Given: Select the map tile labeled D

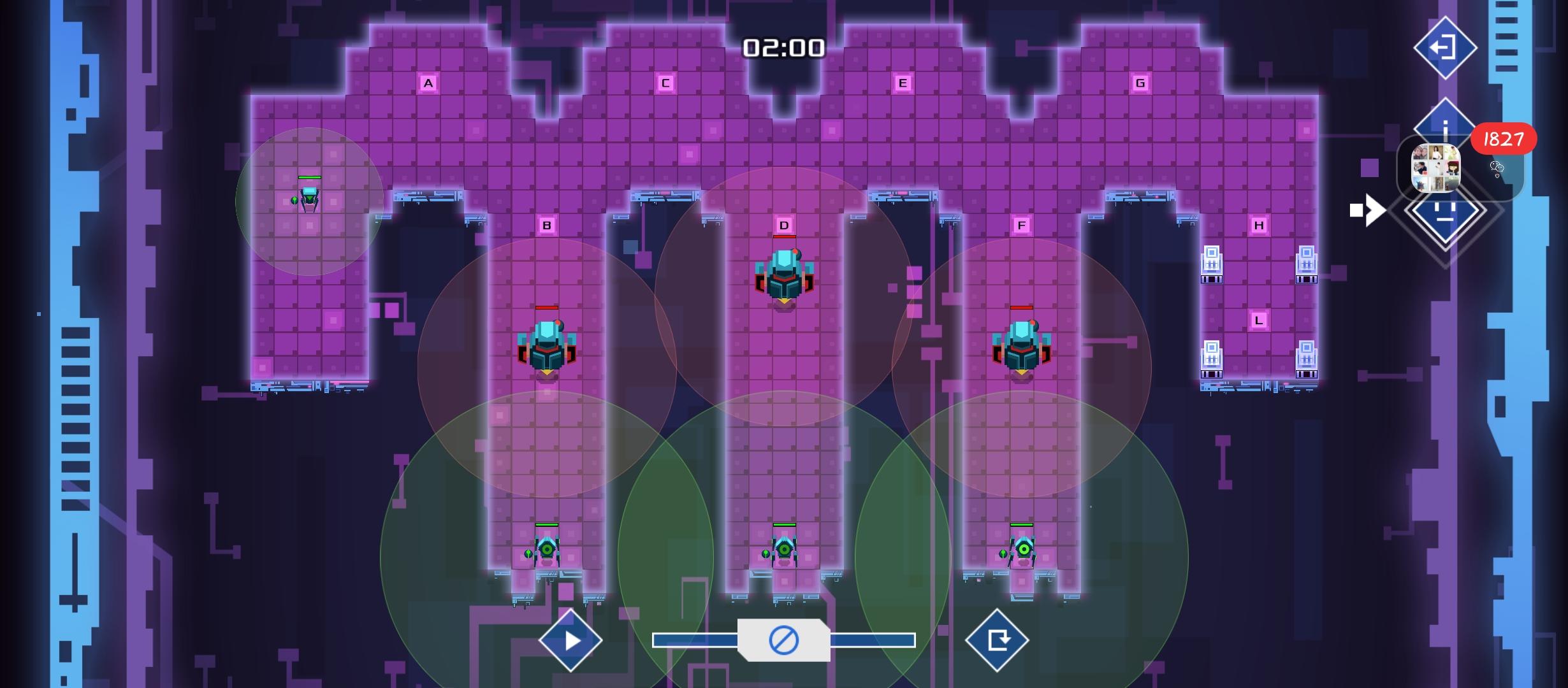Looking at the screenshot, I should pos(783,224).
